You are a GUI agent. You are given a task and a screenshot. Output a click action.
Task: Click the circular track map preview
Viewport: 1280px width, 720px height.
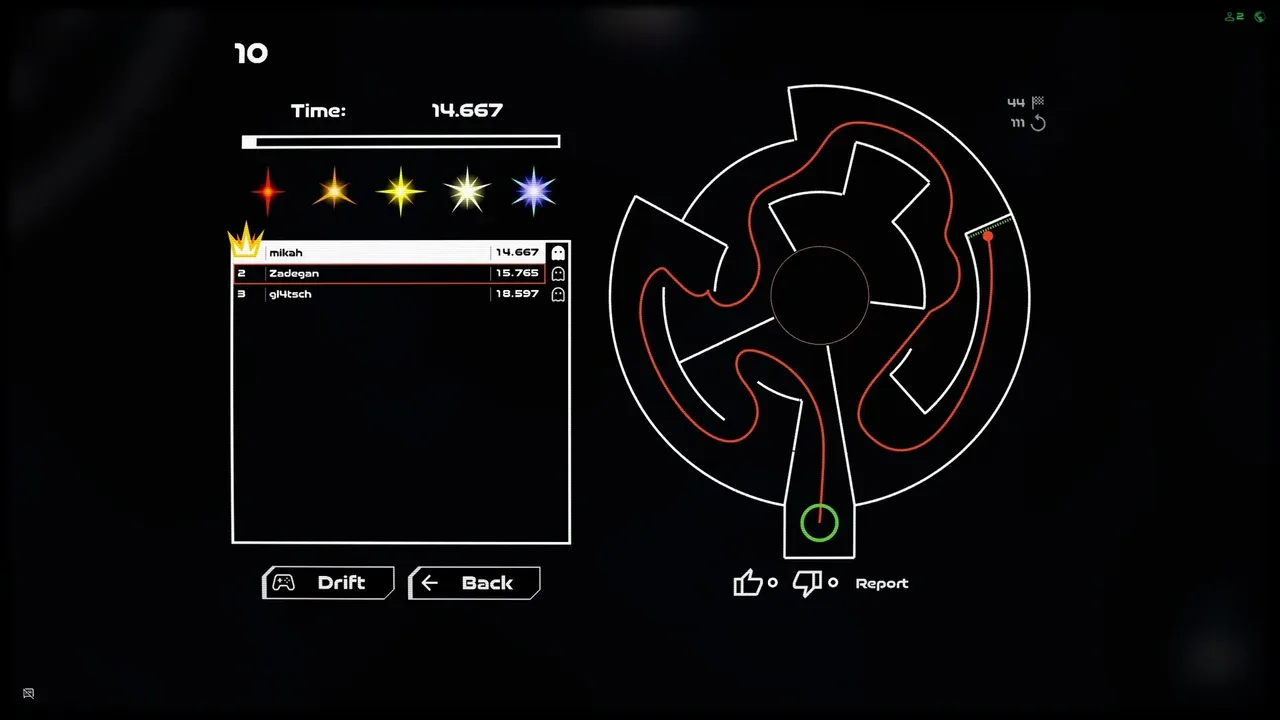pyautogui.click(x=819, y=300)
